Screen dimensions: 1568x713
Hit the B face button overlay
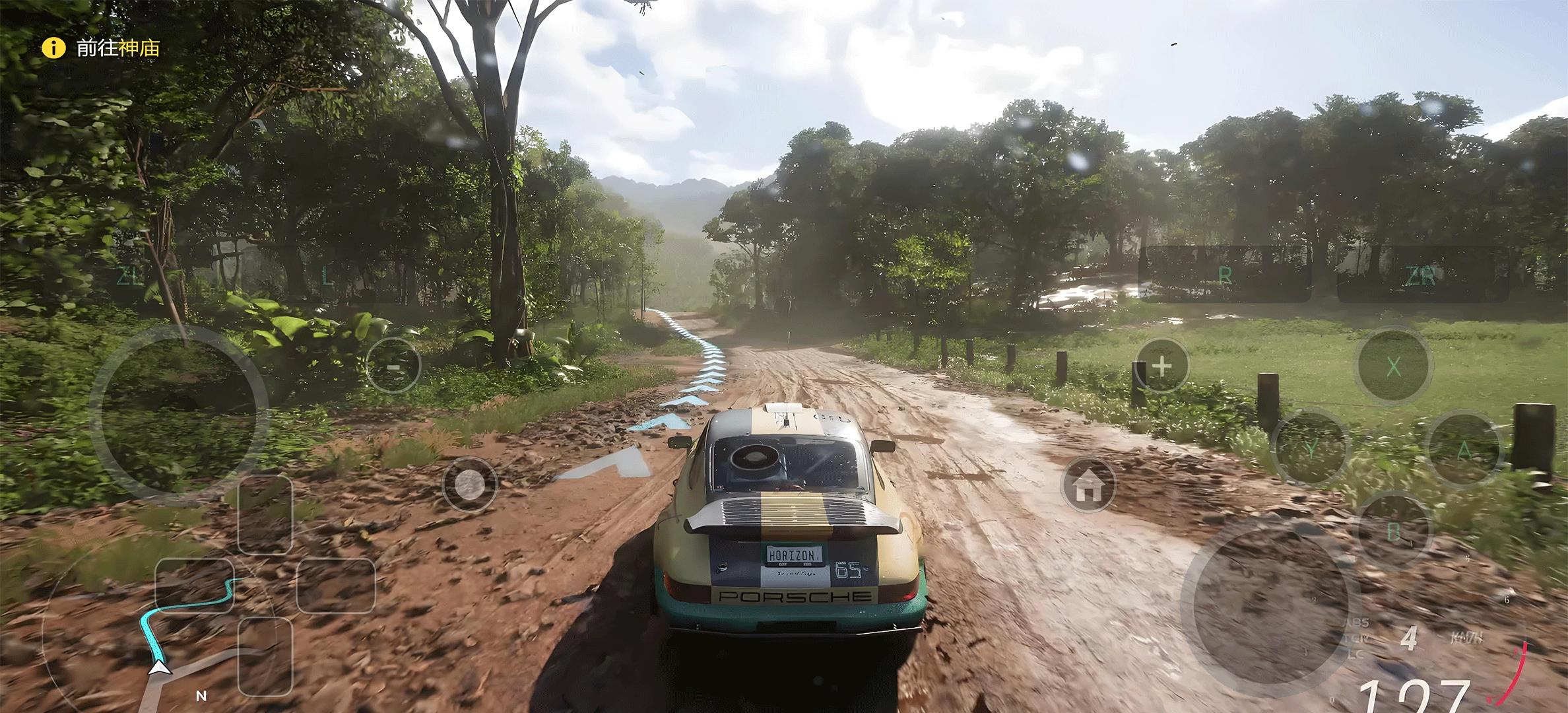coord(1394,530)
